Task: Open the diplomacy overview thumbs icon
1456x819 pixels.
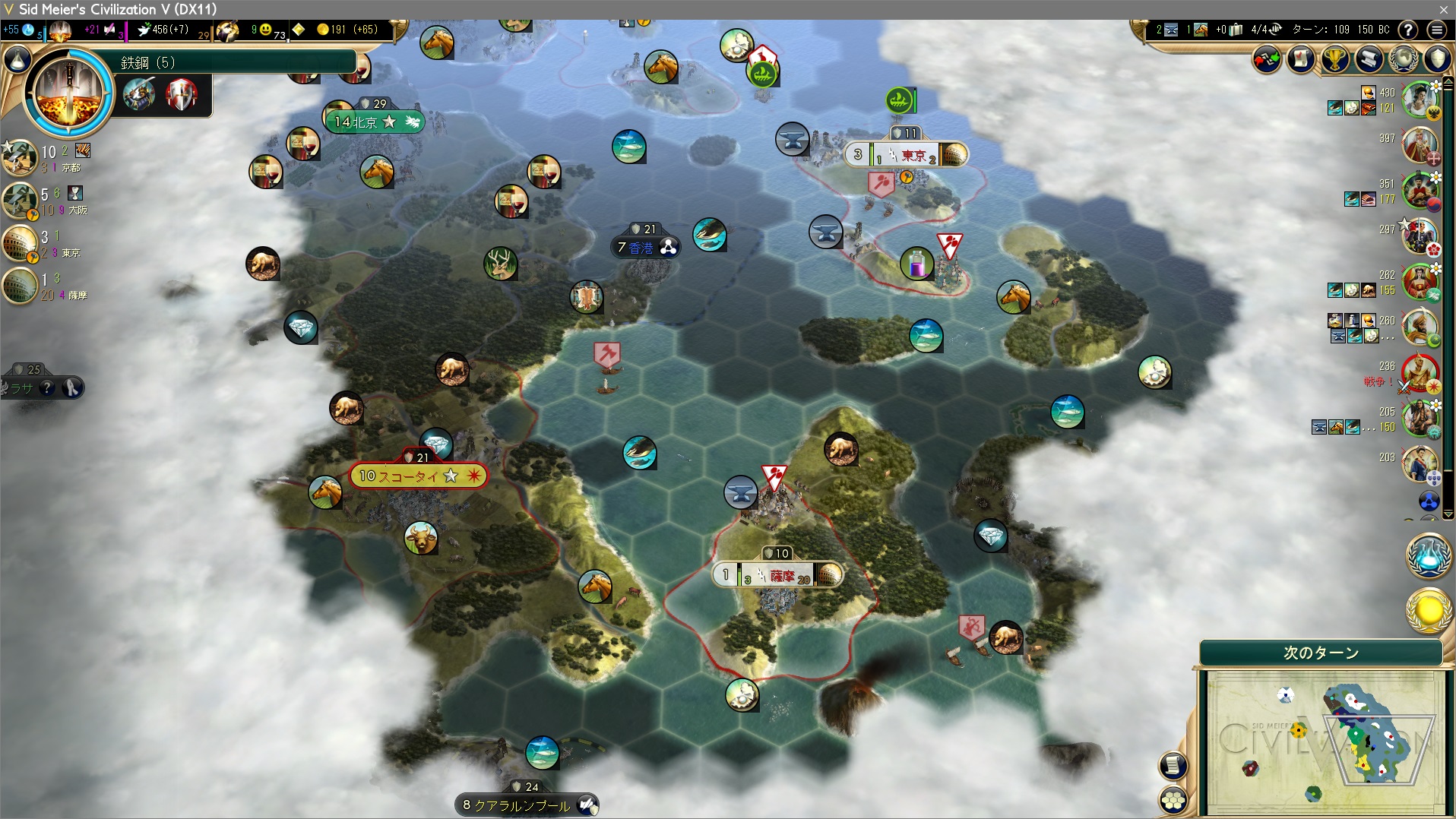Action: click(1266, 59)
